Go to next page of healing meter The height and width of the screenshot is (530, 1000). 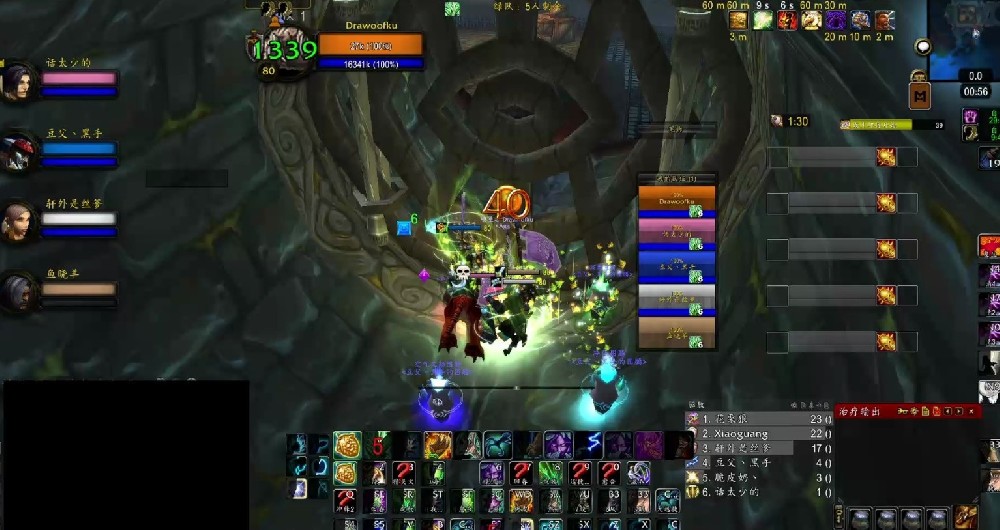click(x=960, y=411)
